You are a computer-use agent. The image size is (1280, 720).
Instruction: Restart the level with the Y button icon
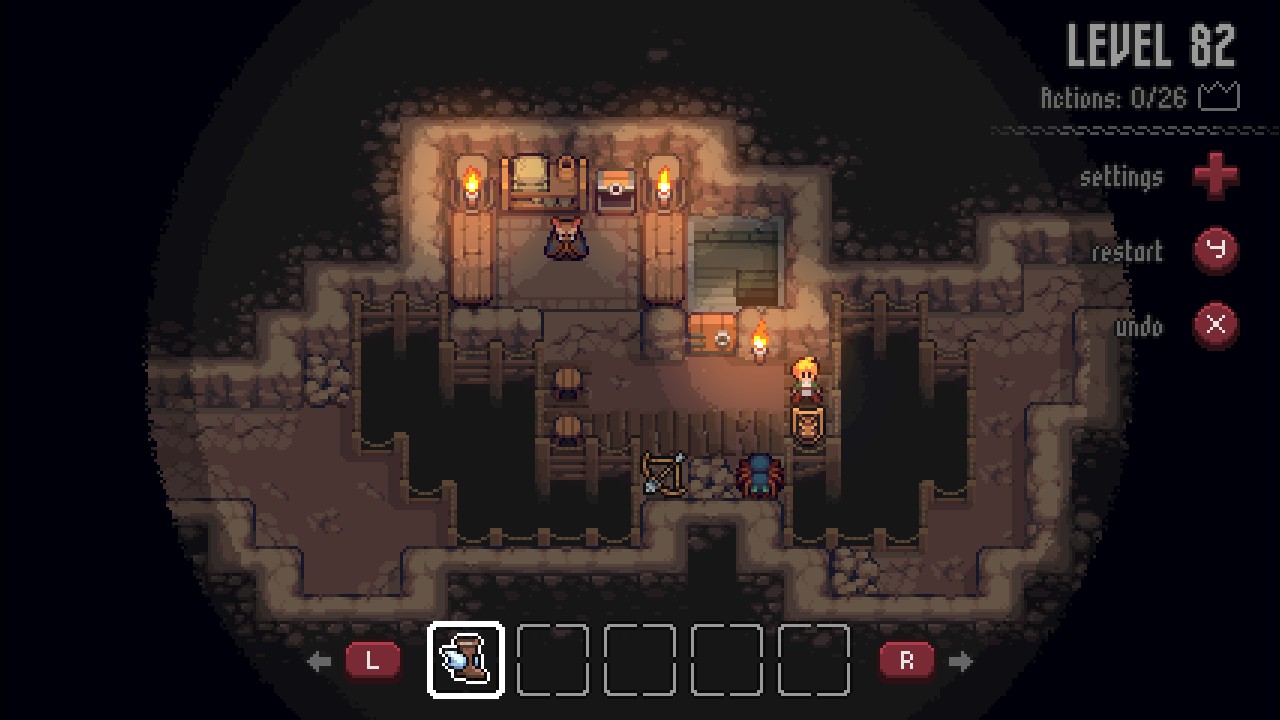1216,251
